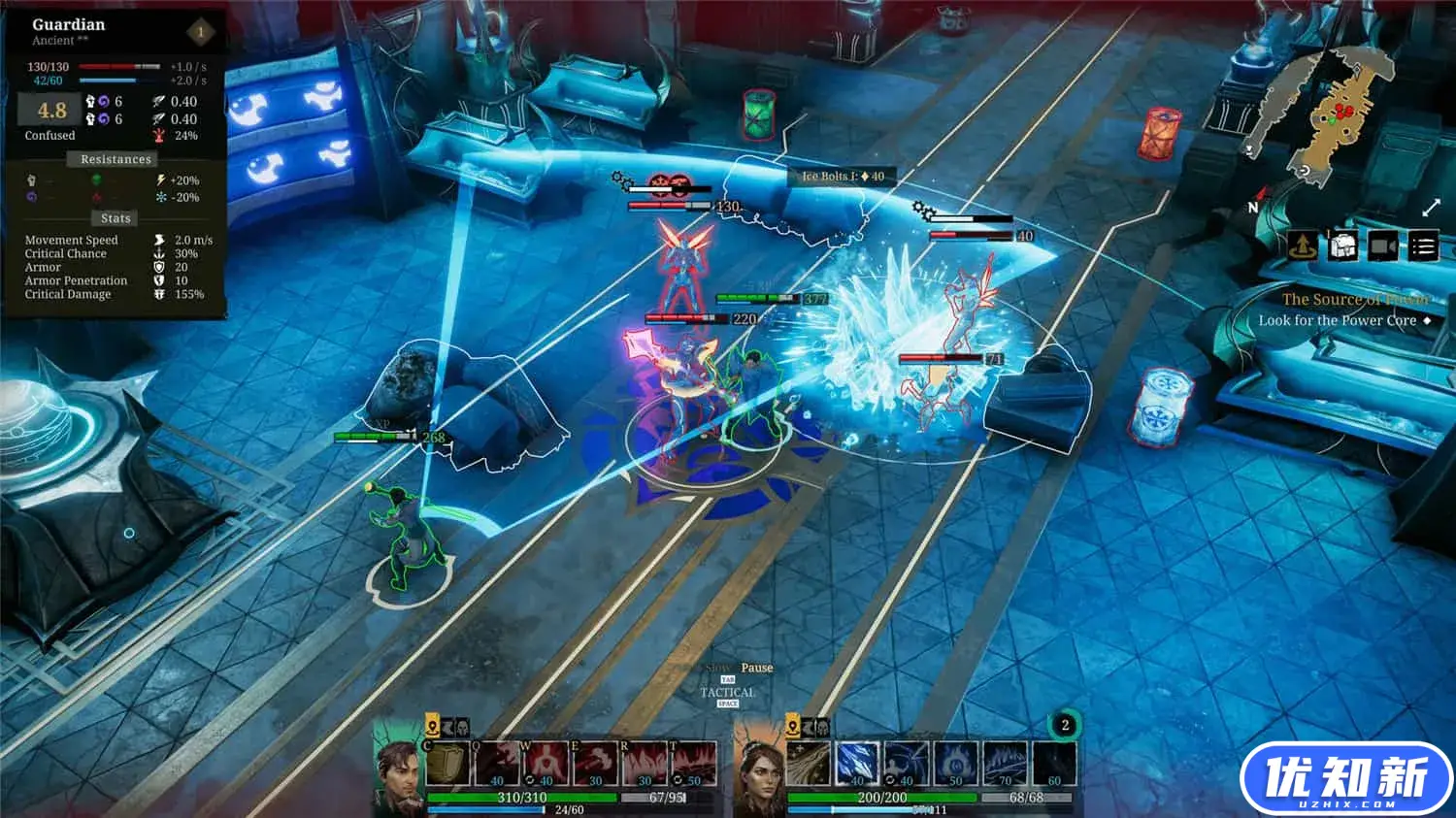Viewport: 1456px width, 818px height.
Task: Select the "Look for the Power Core" objective
Action: [x=1338, y=320]
